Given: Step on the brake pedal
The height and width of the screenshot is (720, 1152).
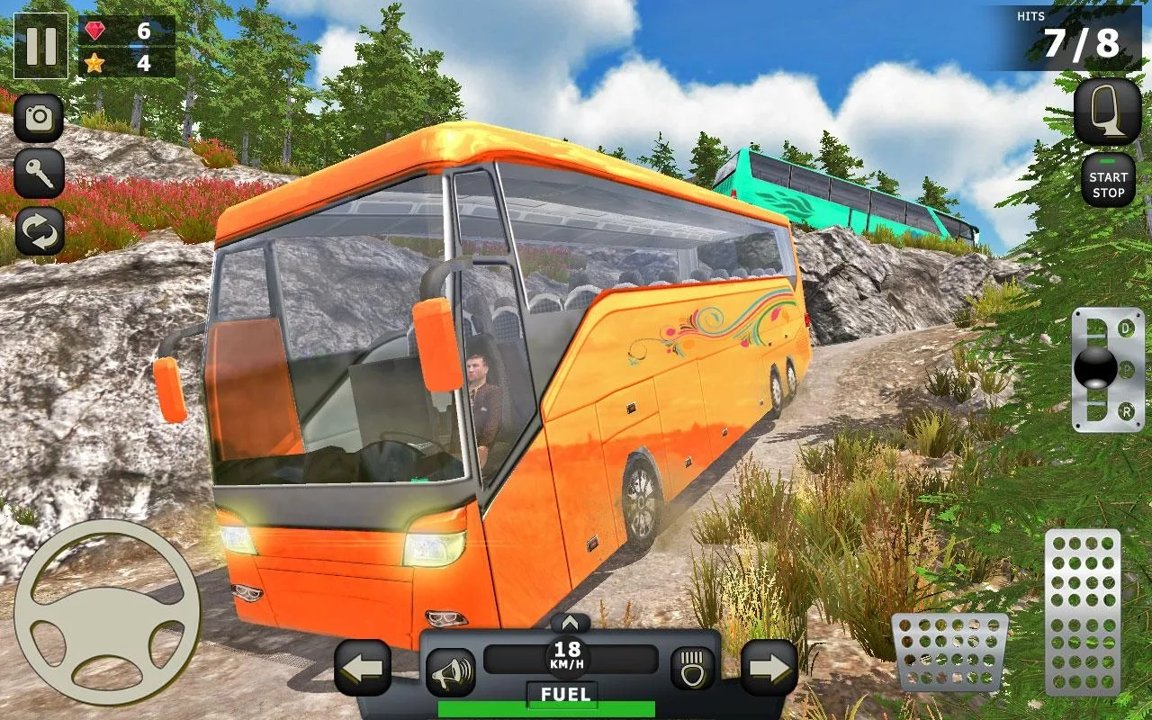Looking at the screenshot, I should (x=949, y=651).
